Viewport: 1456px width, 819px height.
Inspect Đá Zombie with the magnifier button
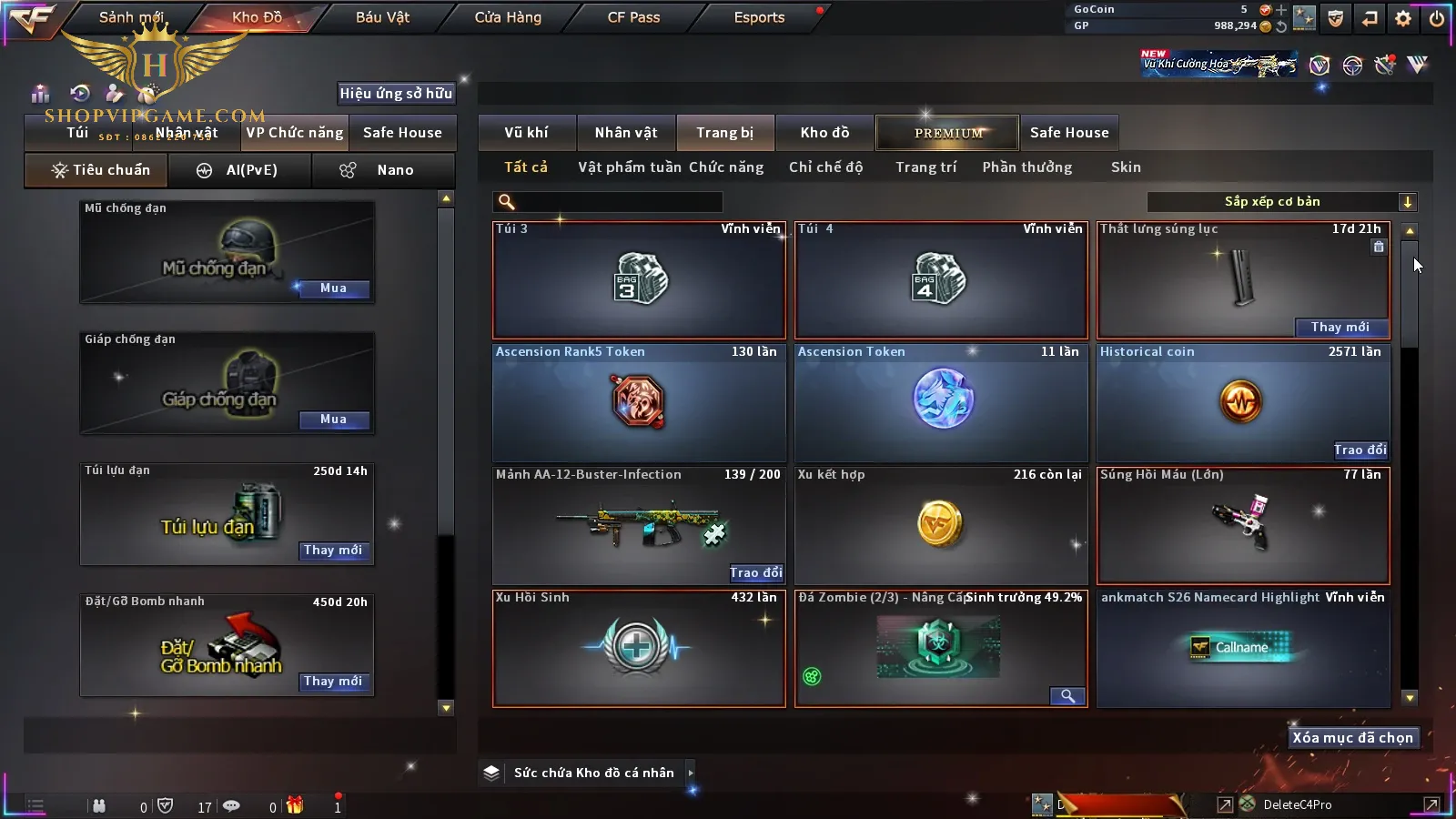pyautogui.click(x=1067, y=696)
